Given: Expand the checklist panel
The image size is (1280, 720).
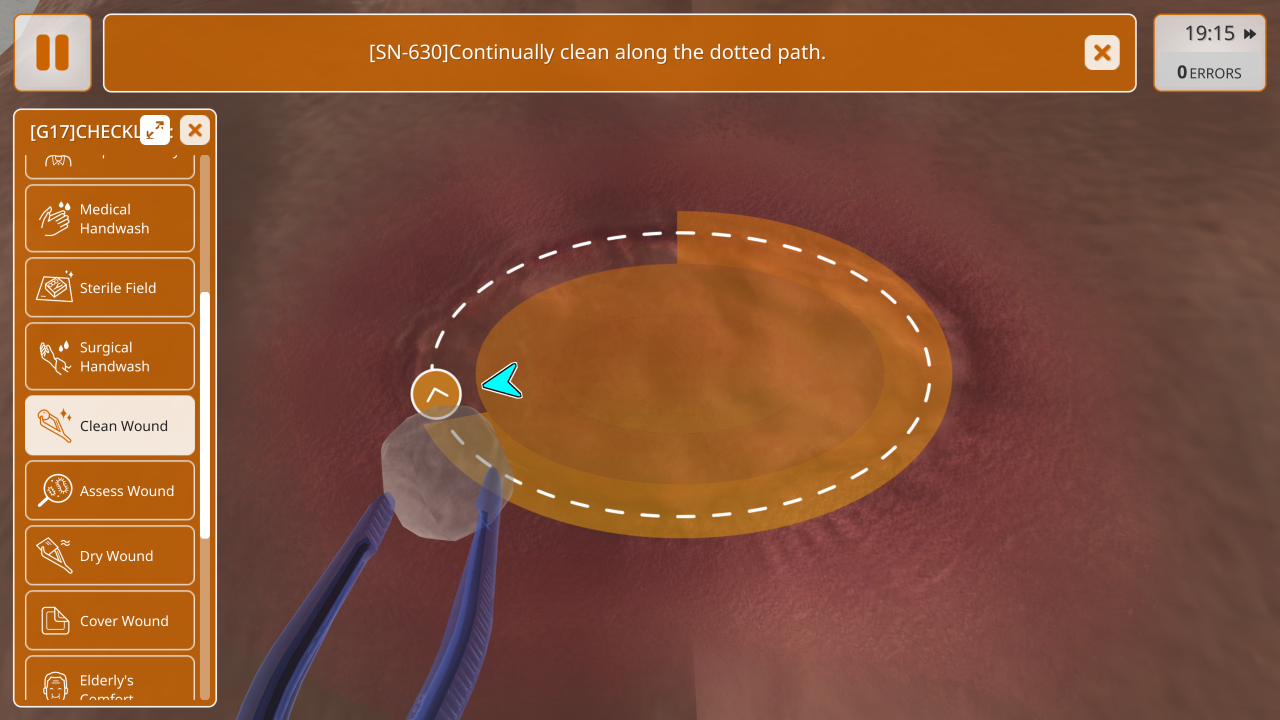Looking at the screenshot, I should [x=155, y=130].
